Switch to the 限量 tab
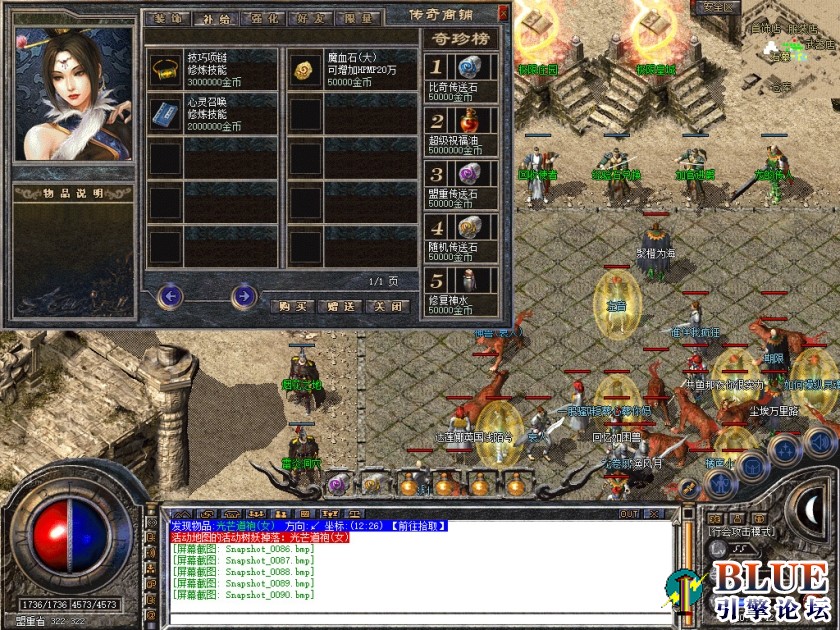The image size is (840, 630). coord(346,17)
